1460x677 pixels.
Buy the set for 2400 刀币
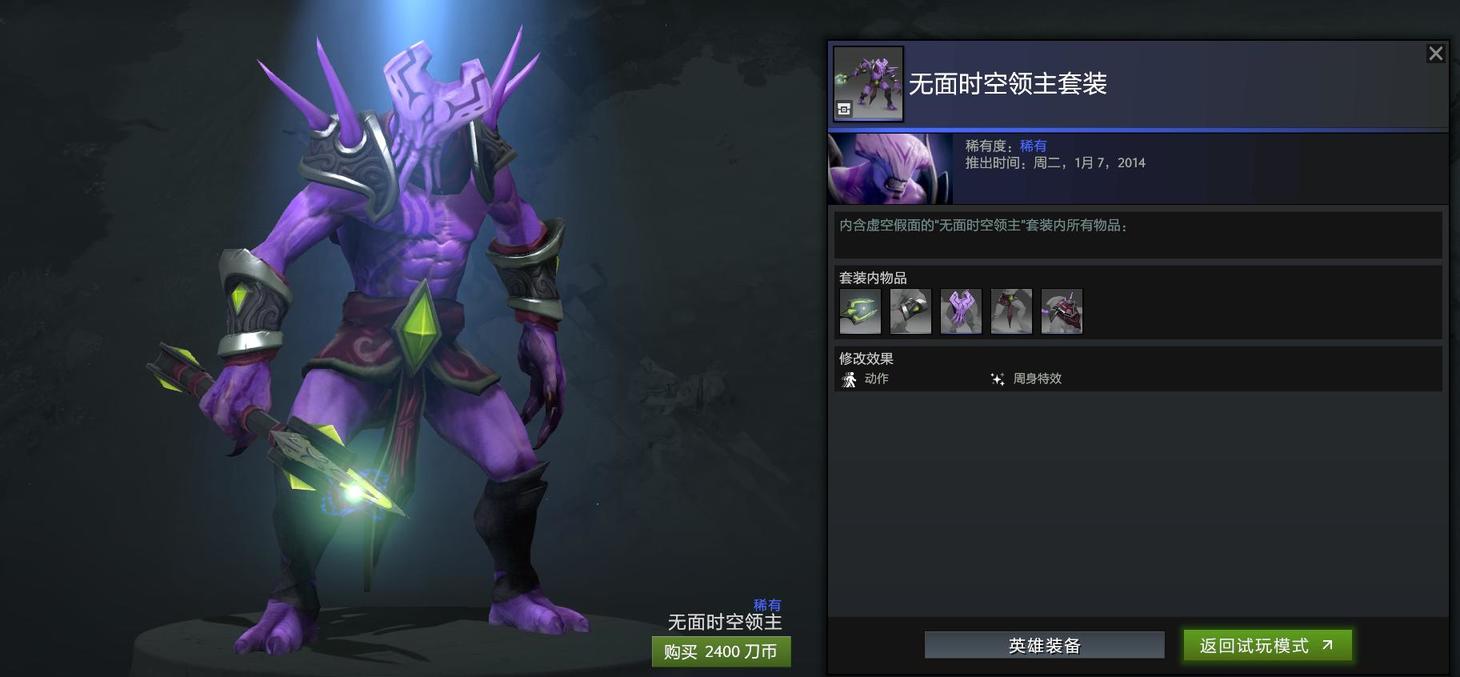click(721, 652)
